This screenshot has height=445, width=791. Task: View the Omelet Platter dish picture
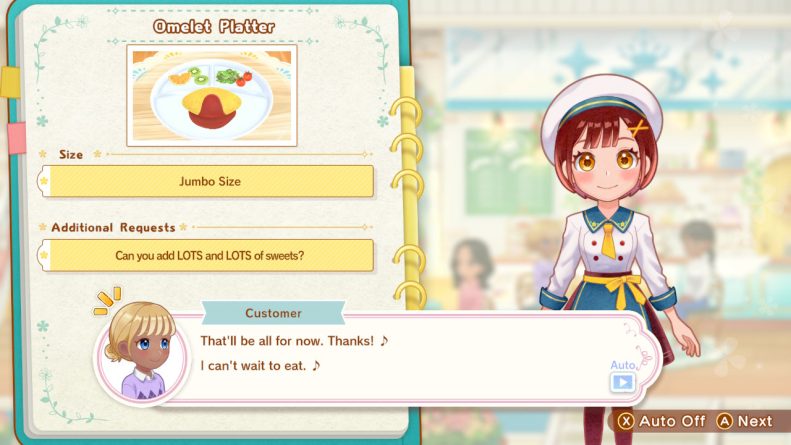click(212, 95)
